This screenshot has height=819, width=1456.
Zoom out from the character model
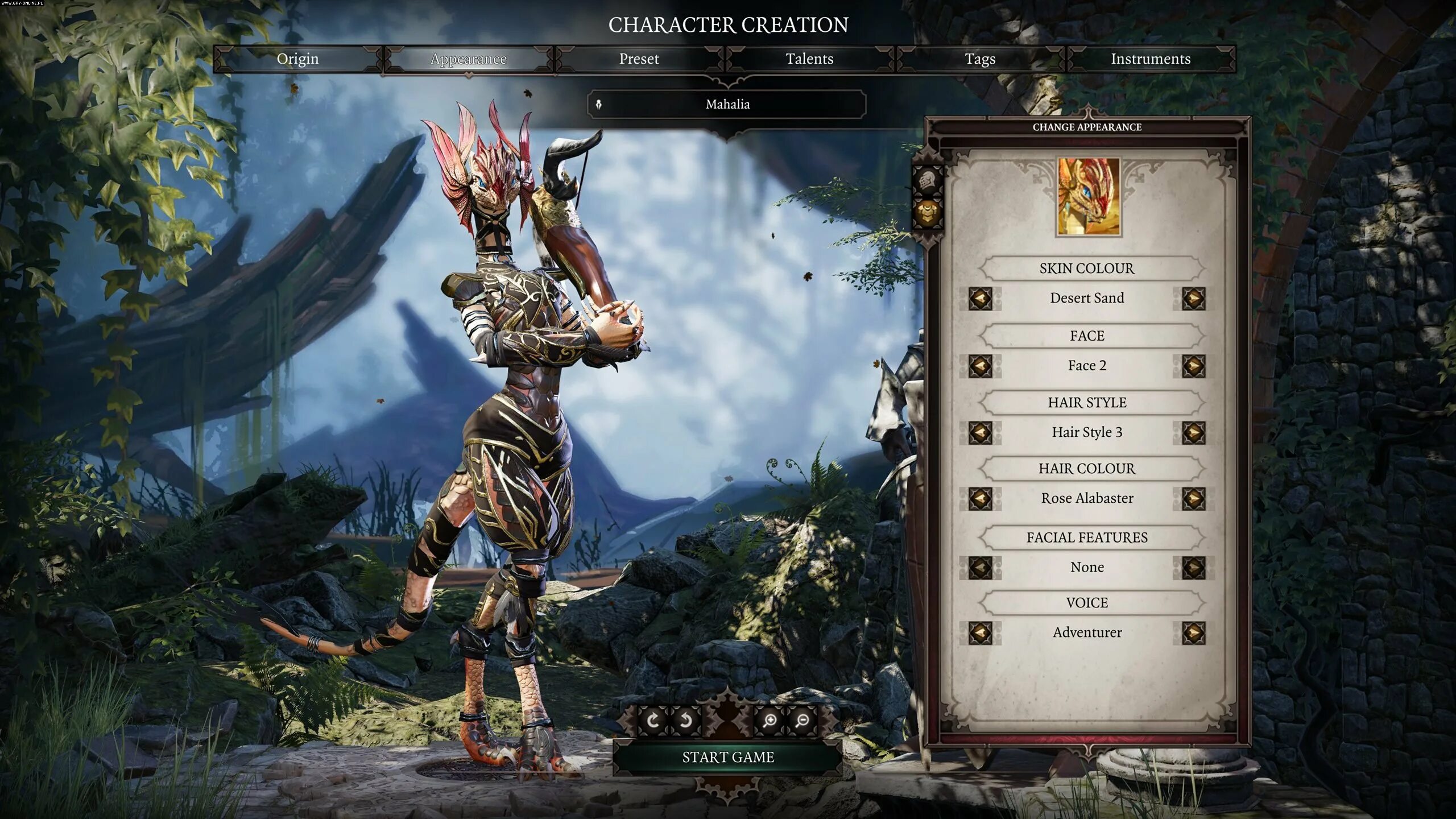[x=803, y=721]
